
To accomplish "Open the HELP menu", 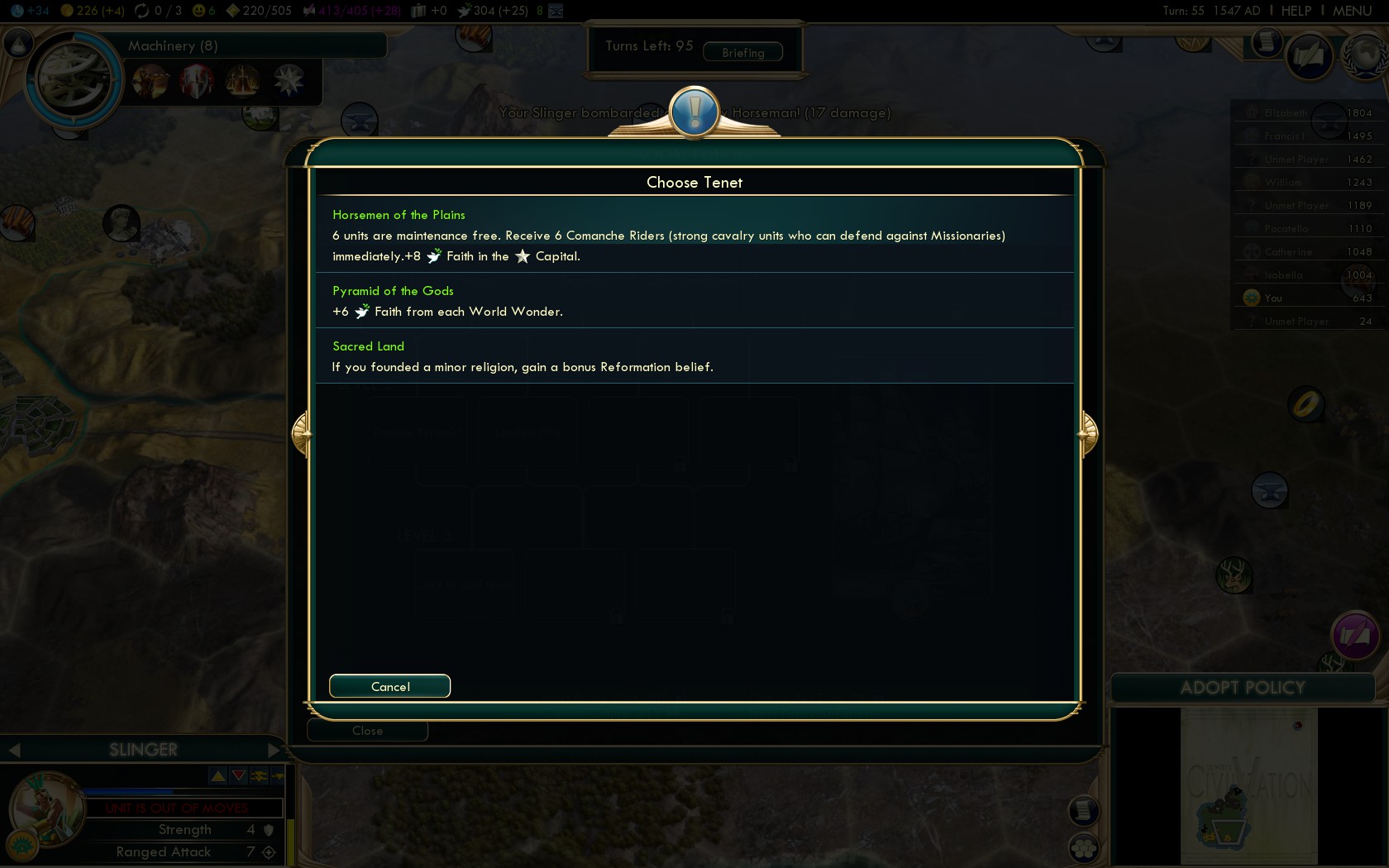I will [x=1296, y=11].
